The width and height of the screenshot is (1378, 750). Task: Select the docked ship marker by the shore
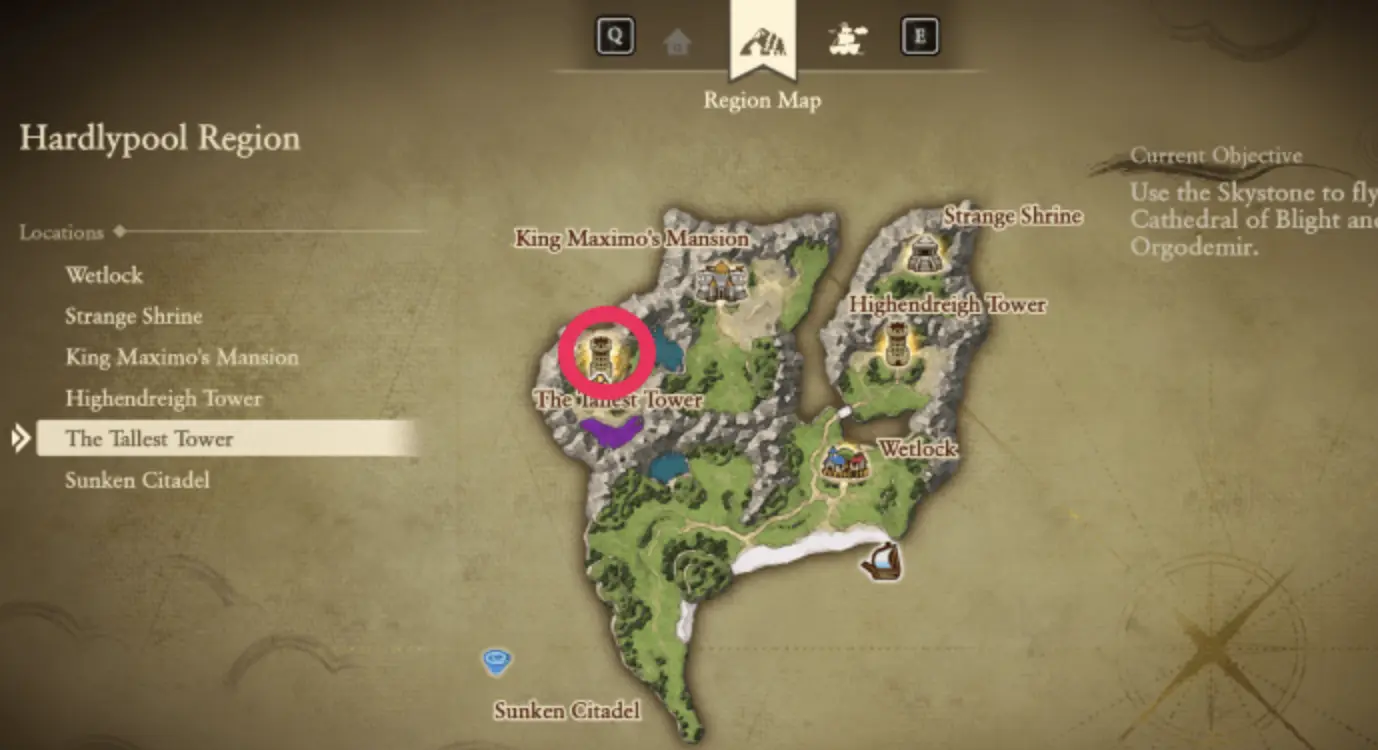click(x=882, y=562)
